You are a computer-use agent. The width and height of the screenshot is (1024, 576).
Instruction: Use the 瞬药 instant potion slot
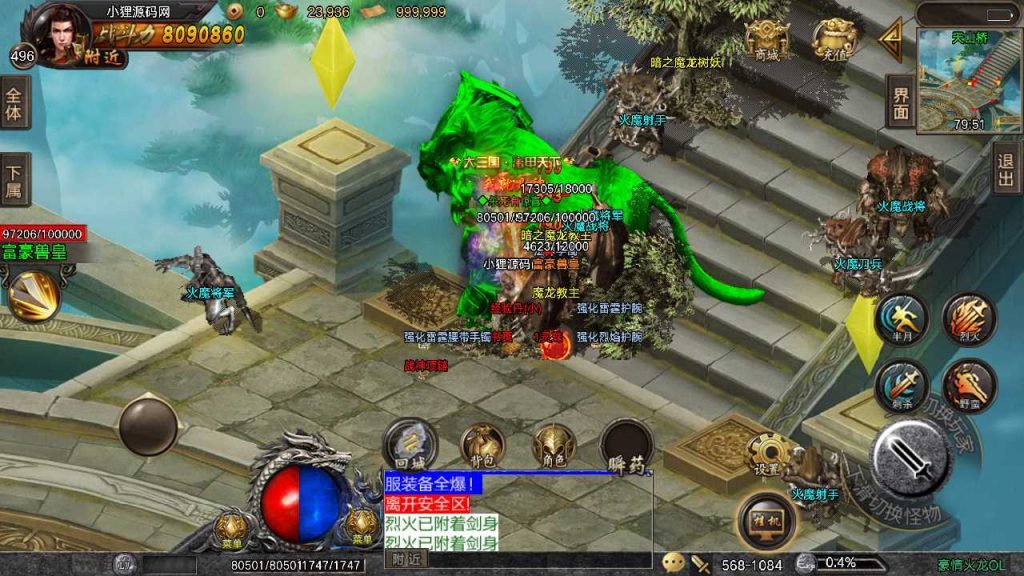627,446
